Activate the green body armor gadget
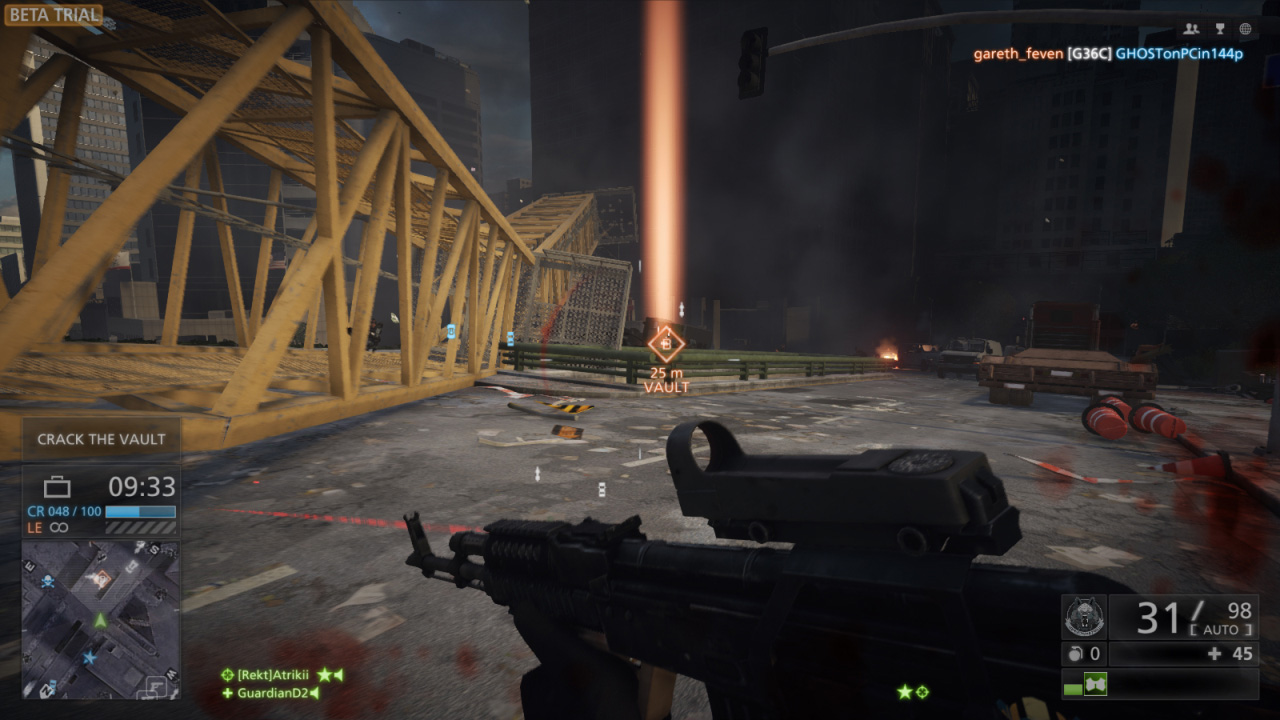The height and width of the screenshot is (720, 1280). tap(1095, 684)
